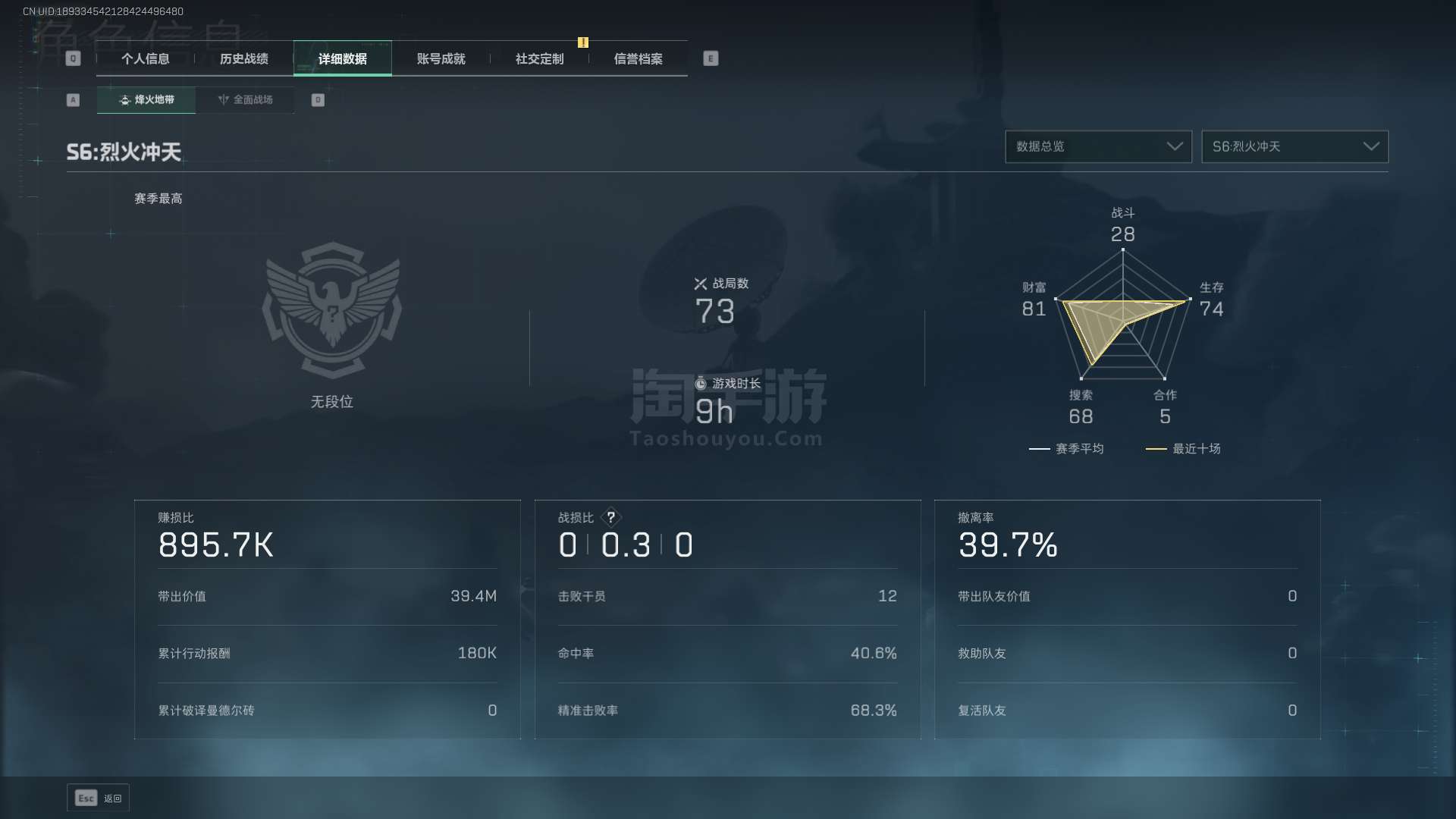Viewport: 1456px width, 819px height.
Task: Open the 社交定制 tab
Action: coord(540,59)
